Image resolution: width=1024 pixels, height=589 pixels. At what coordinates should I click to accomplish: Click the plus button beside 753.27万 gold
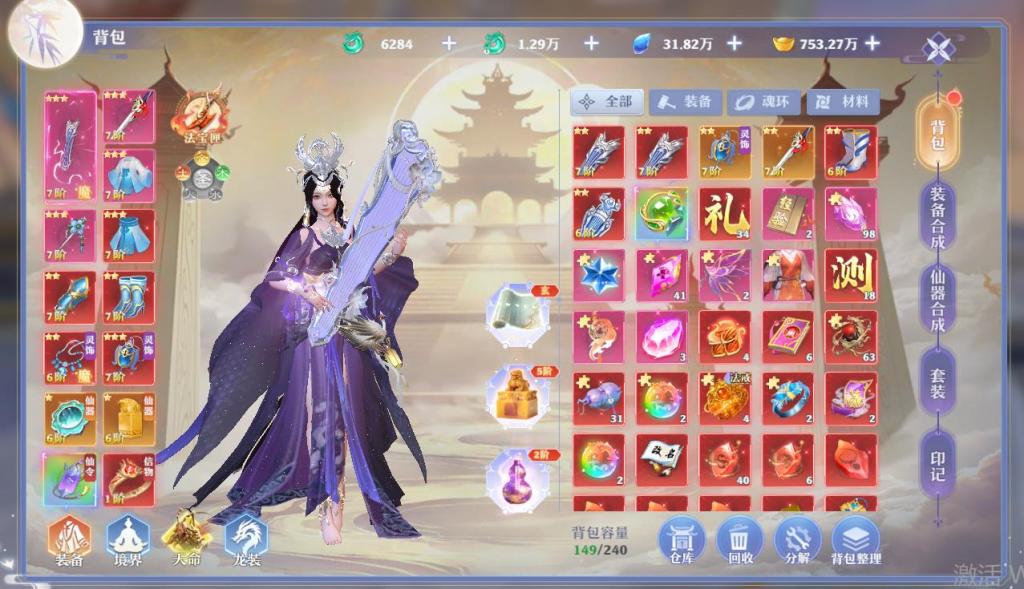pyautogui.click(x=872, y=43)
